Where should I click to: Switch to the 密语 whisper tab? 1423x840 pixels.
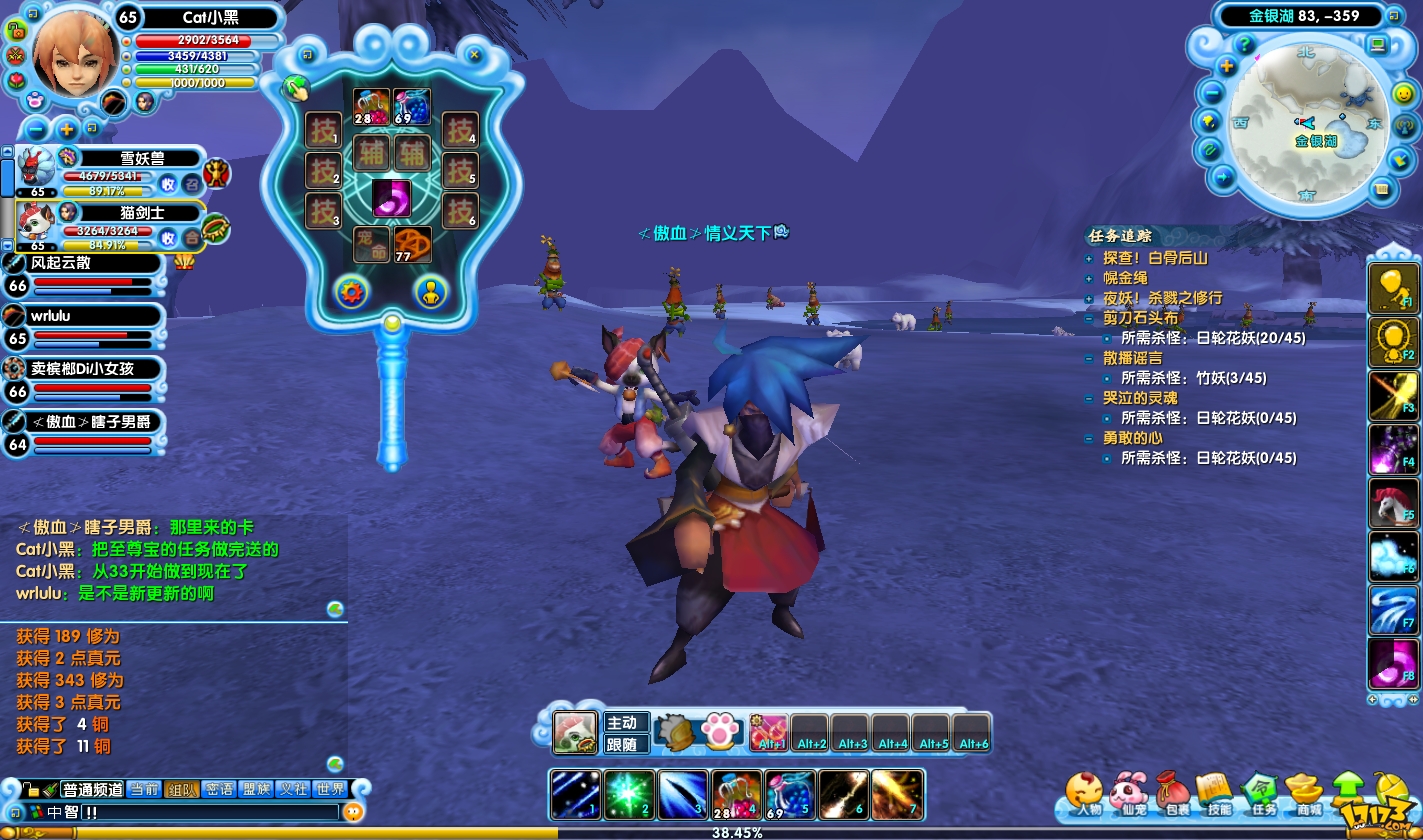pyautogui.click(x=219, y=789)
